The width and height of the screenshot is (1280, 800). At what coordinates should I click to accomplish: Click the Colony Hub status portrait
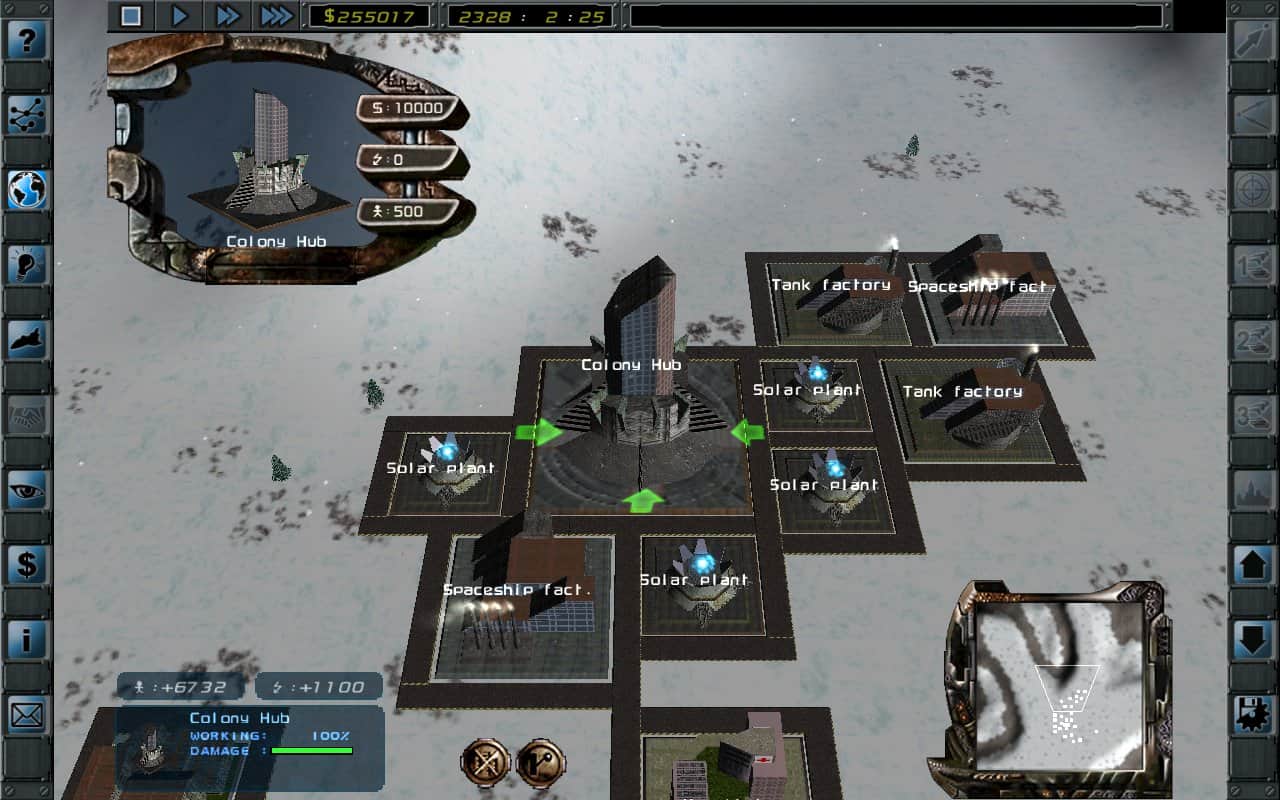[152, 747]
